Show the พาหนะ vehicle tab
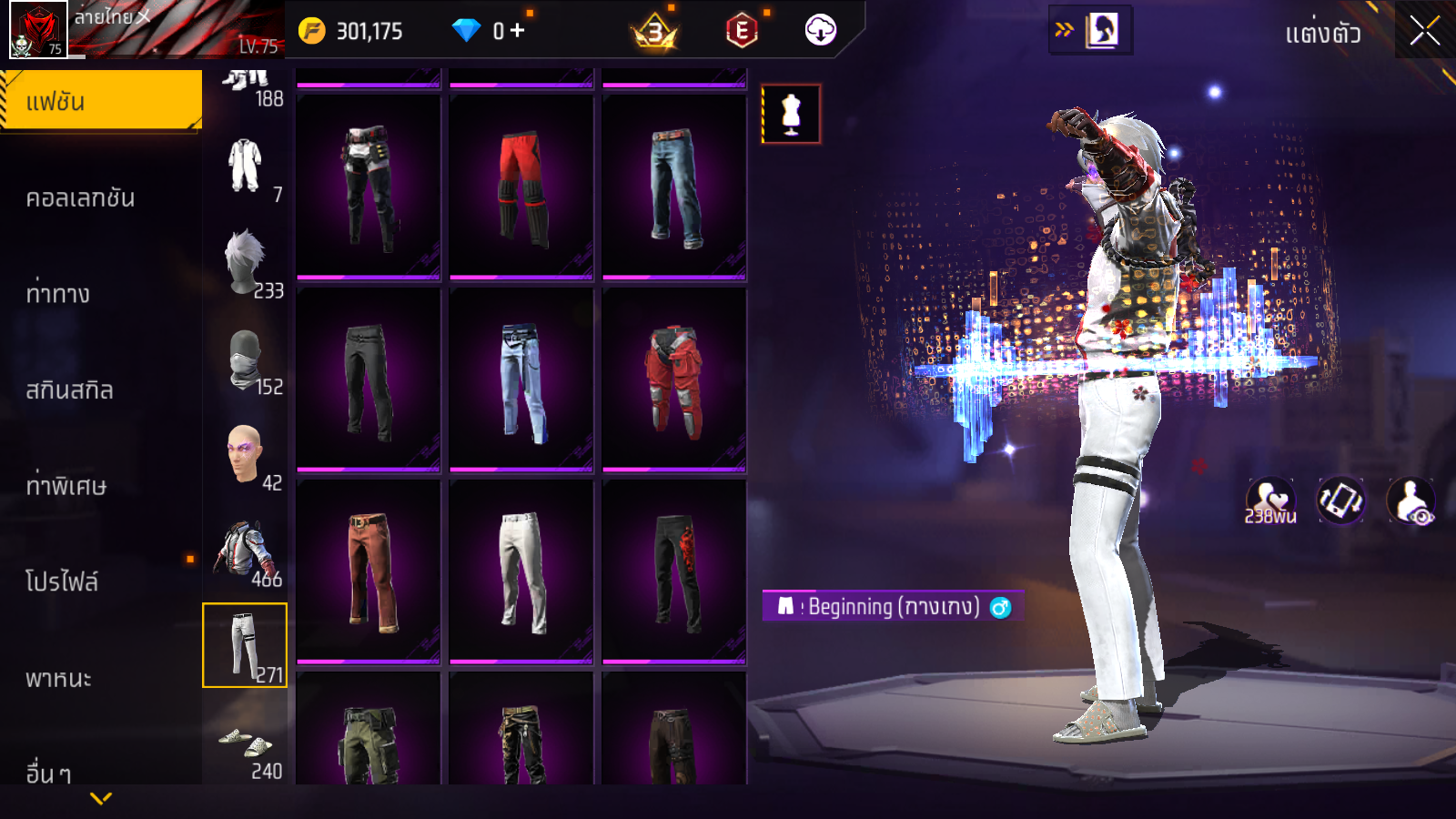Image resolution: width=1456 pixels, height=819 pixels. click(x=59, y=679)
